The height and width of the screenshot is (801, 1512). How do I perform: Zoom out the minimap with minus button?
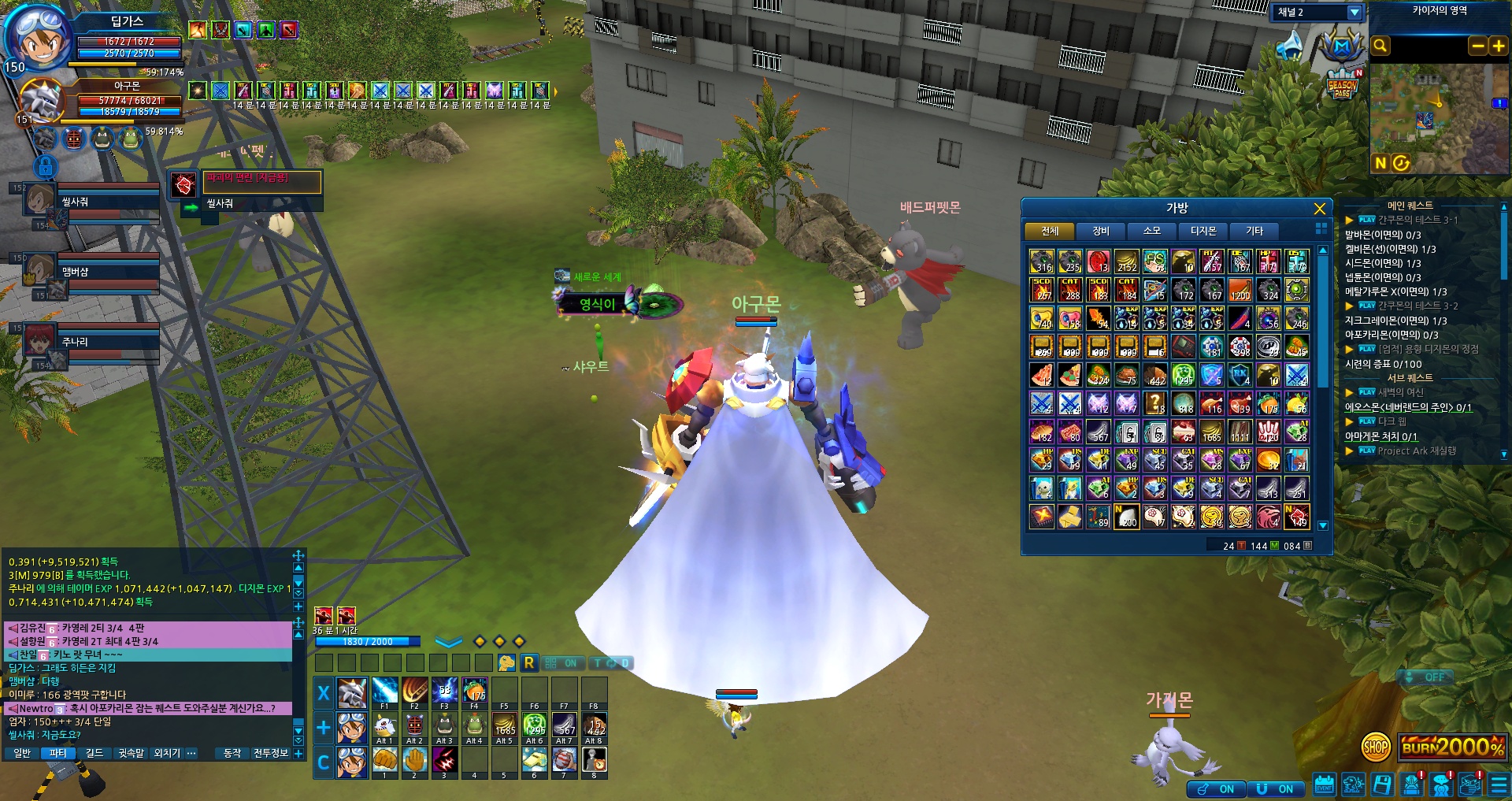pyautogui.click(x=1477, y=46)
